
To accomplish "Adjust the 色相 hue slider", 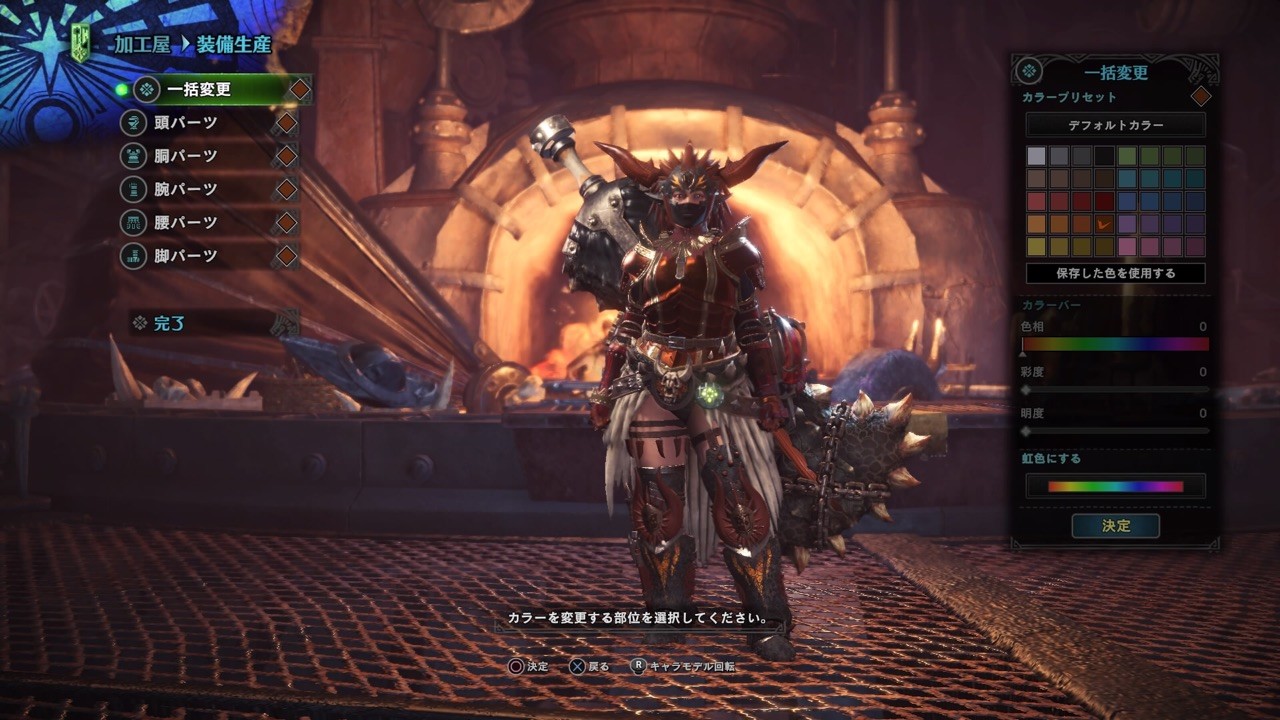I will tap(1115, 345).
